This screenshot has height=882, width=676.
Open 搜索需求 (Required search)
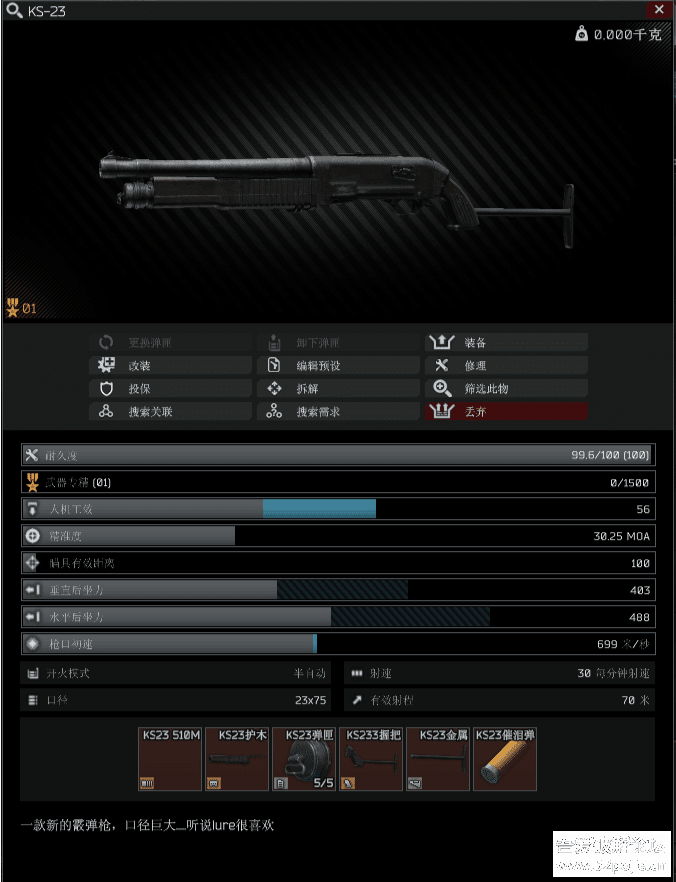click(338, 411)
